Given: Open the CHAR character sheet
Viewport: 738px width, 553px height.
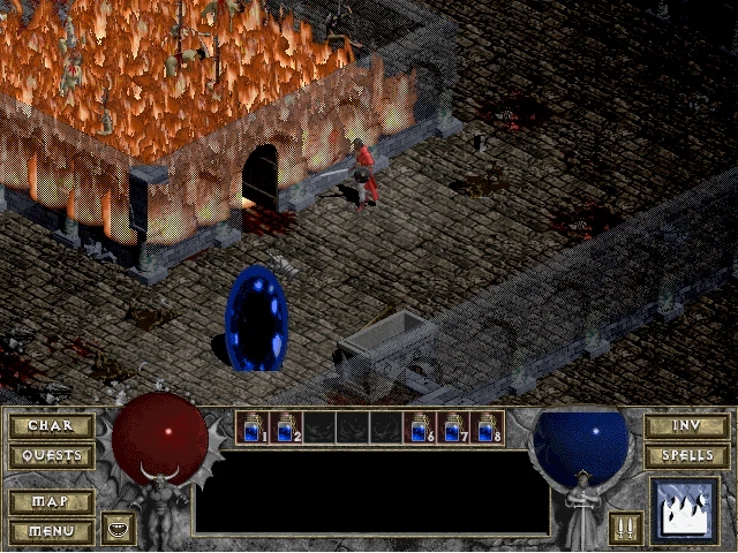Looking at the screenshot, I should [51, 426].
